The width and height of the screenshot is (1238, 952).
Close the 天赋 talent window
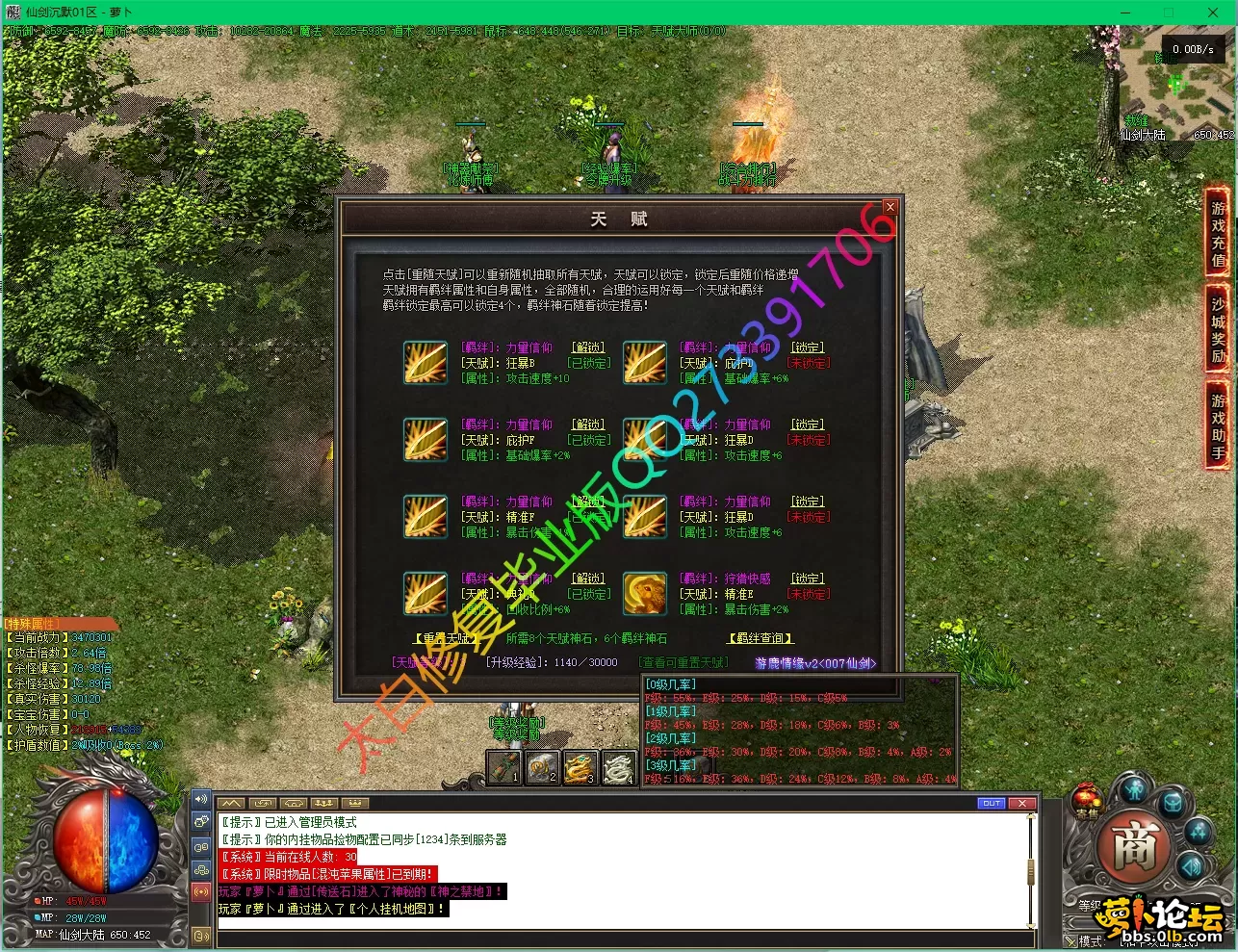(x=890, y=207)
